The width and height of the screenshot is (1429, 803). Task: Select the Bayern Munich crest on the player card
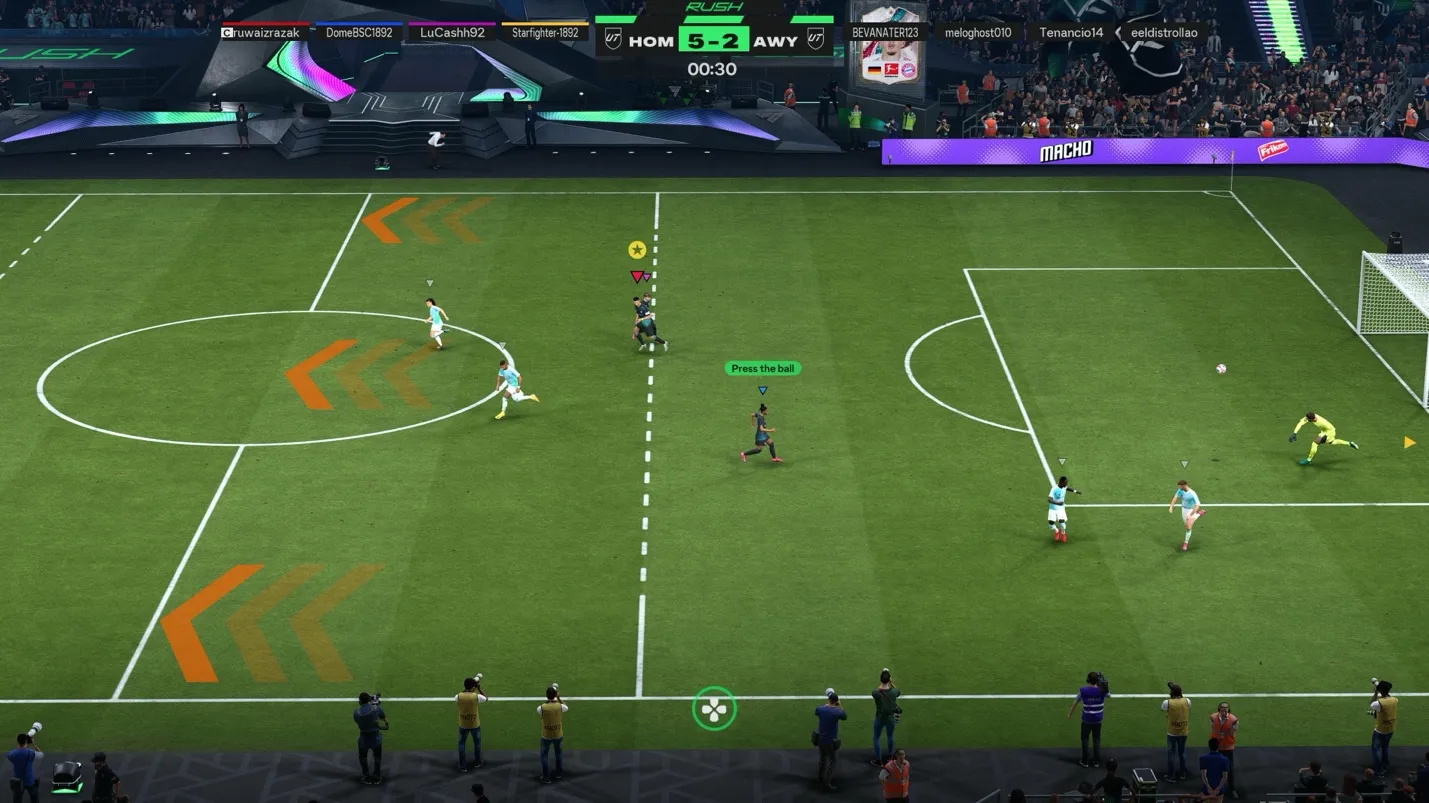click(x=908, y=69)
